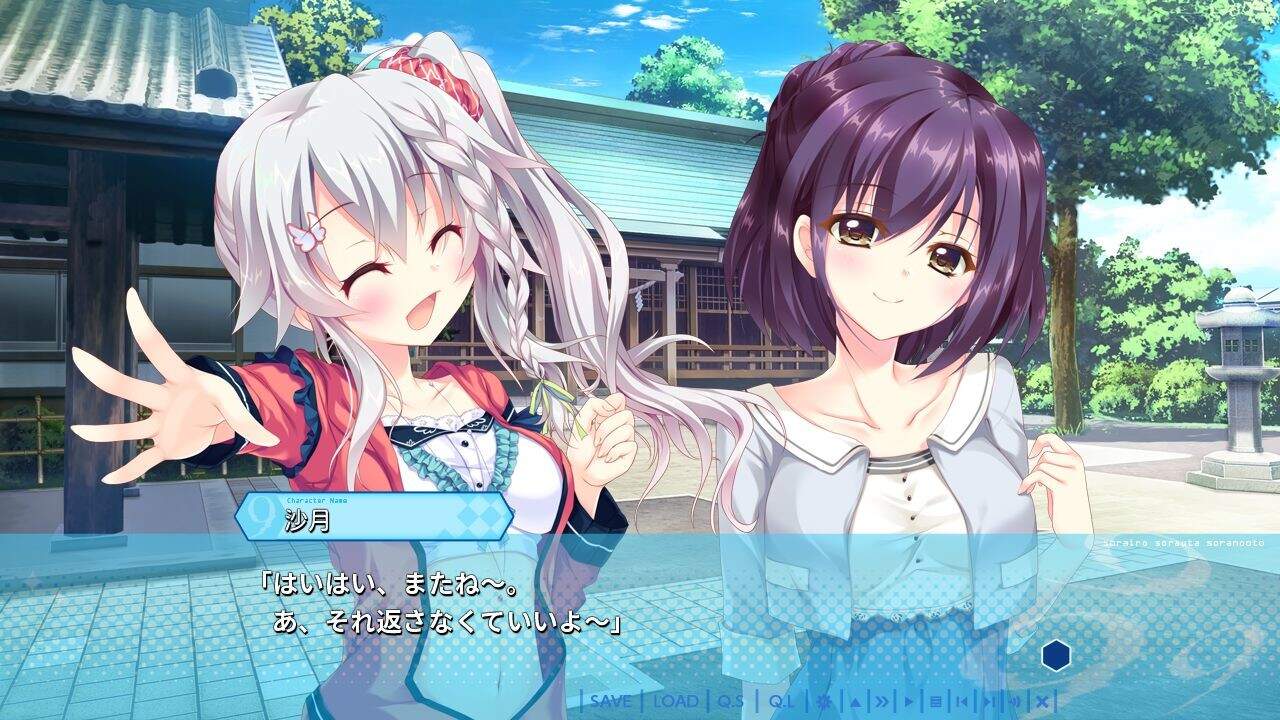The width and height of the screenshot is (1280, 720).
Task: Click the upward triangle icon
Action: click(x=857, y=701)
